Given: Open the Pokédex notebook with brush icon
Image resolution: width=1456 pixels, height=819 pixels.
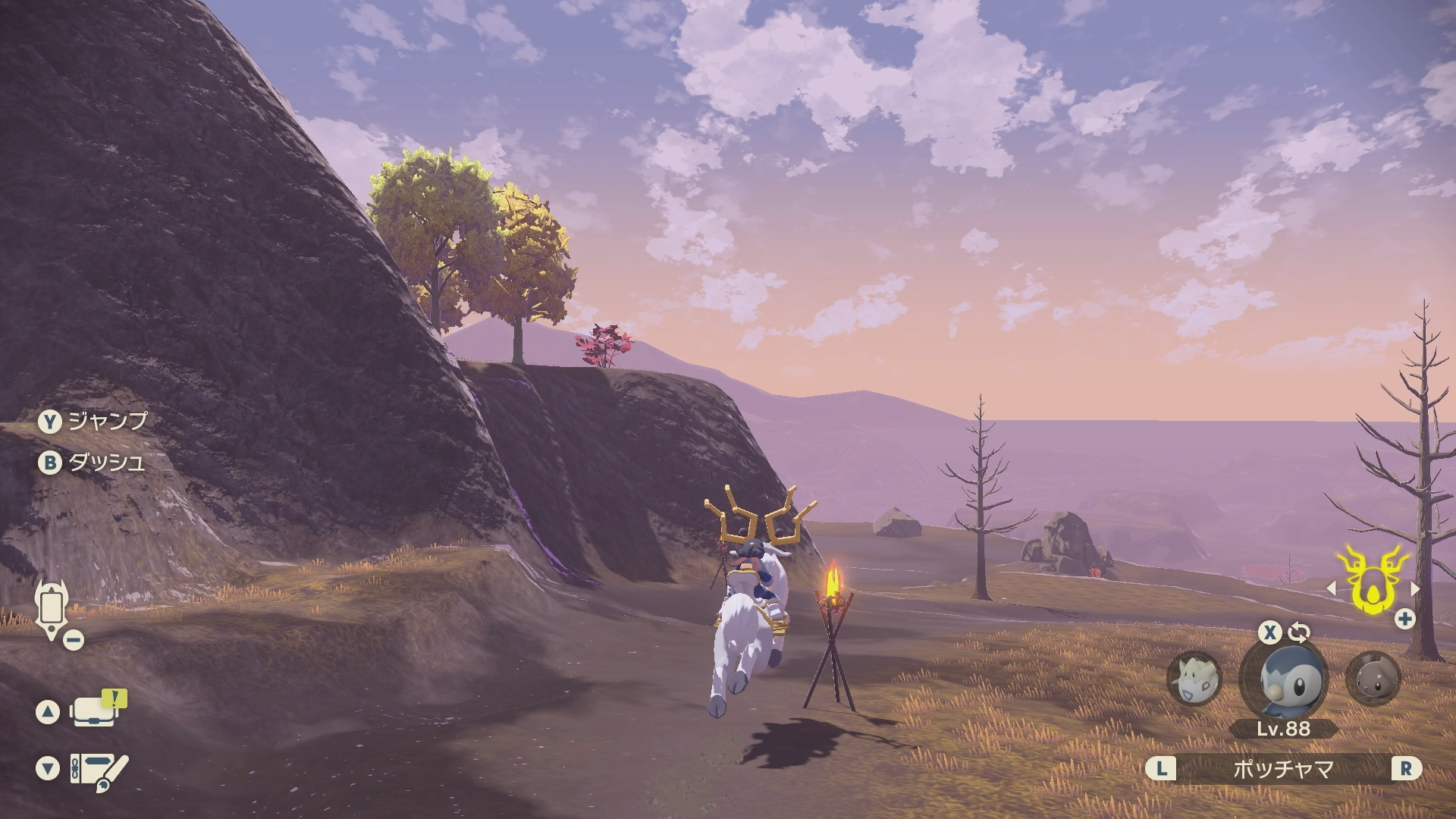Looking at the screenshot, I should point(99,769).
